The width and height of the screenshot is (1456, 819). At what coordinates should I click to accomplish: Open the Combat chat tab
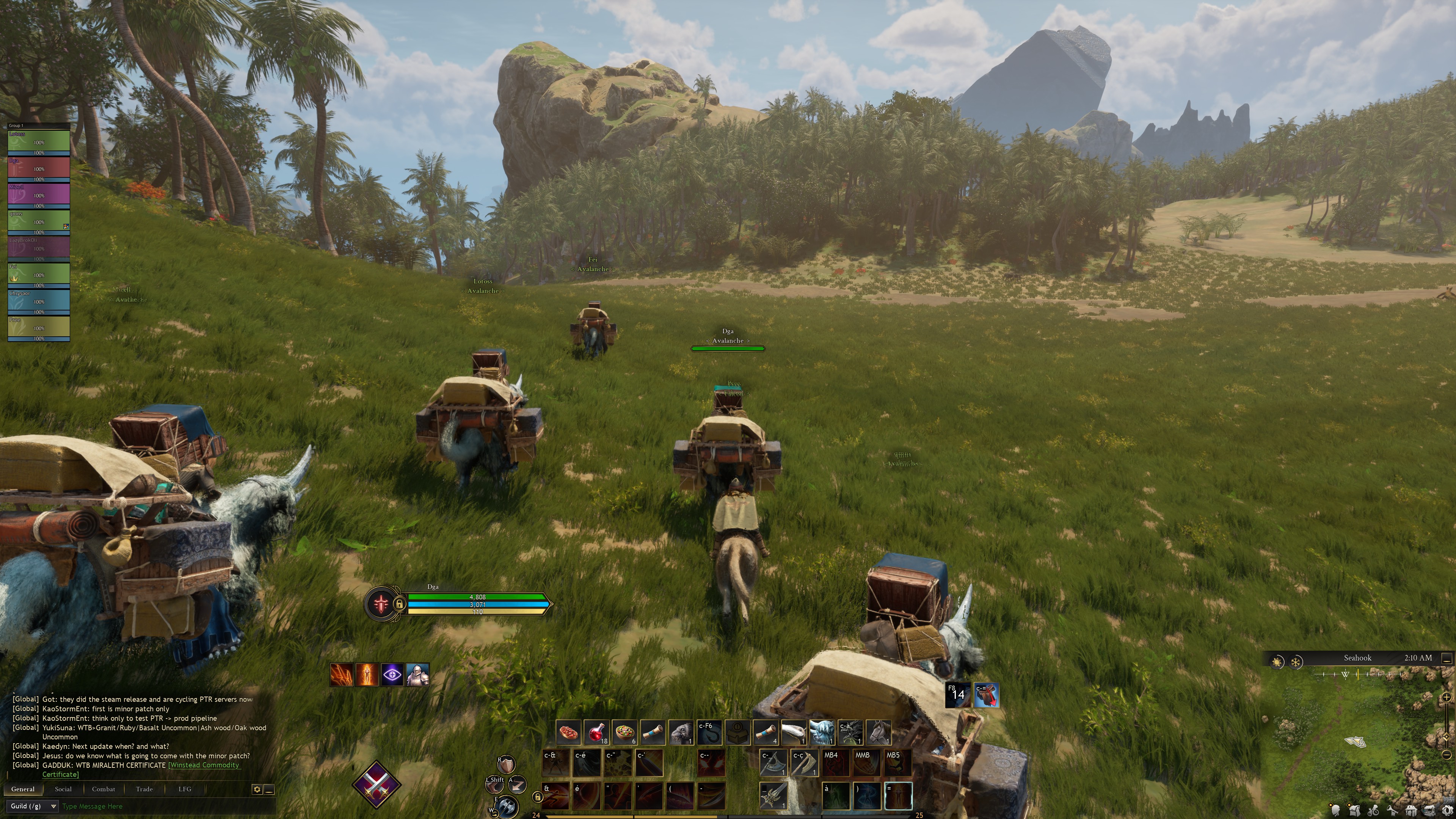[104, 789]
